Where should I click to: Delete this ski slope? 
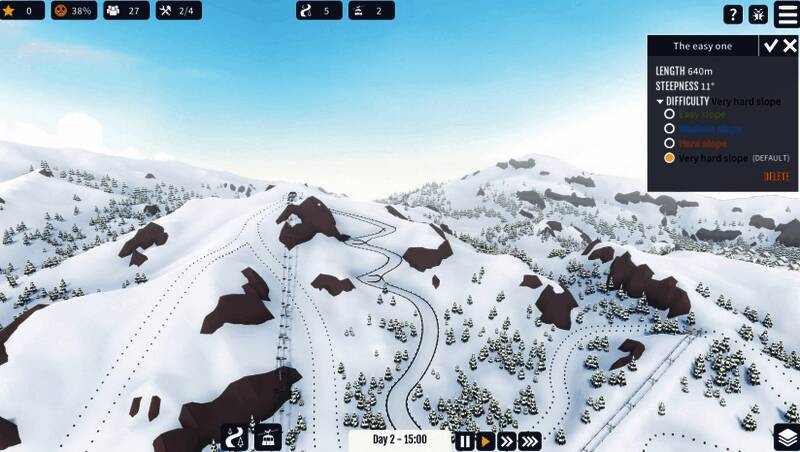tap(776, 177)
